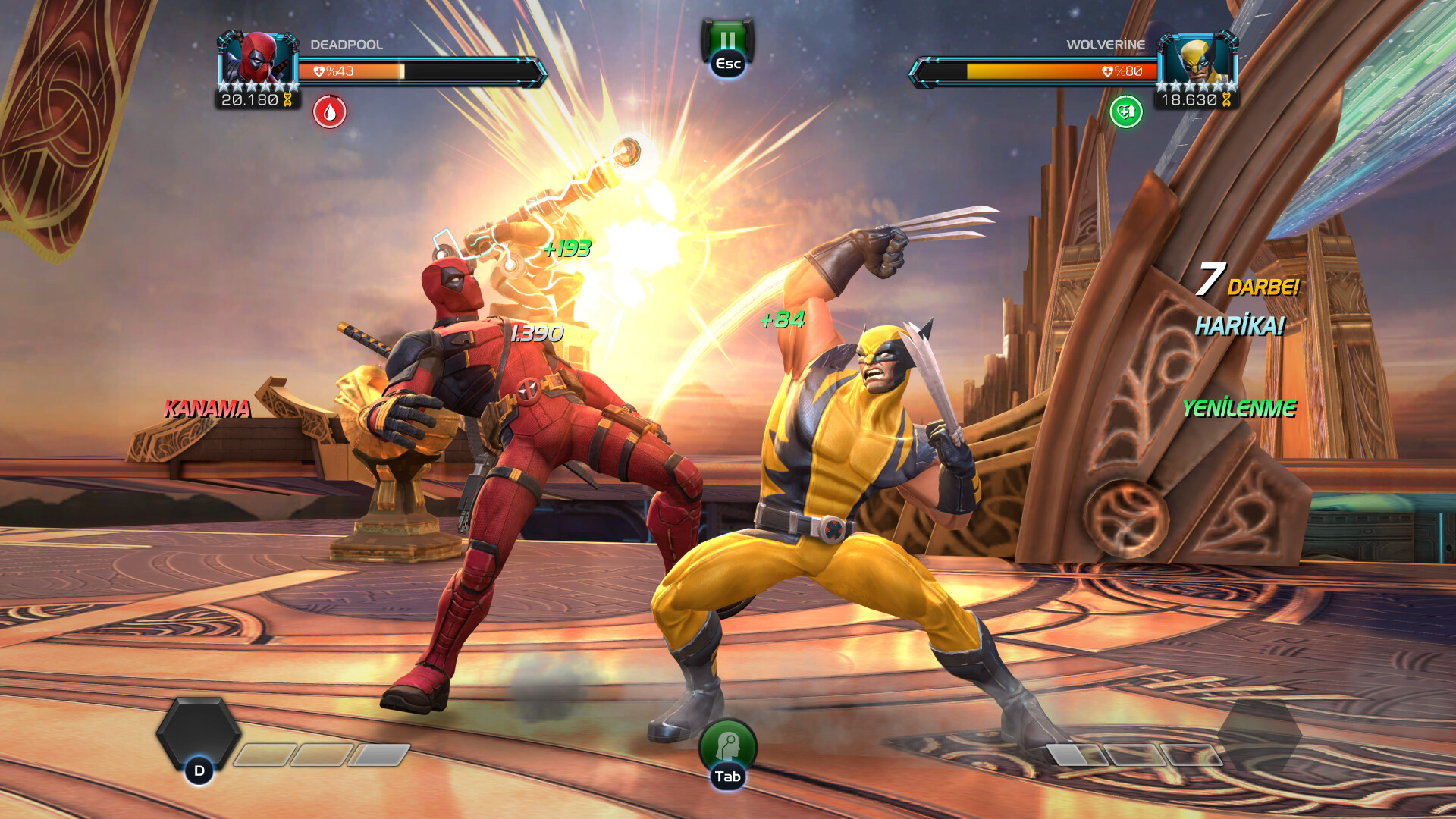Pause the fight with the green pause button
This screenshot has height=819, width=1456.
pyautogui.click(x=727, y=40)
